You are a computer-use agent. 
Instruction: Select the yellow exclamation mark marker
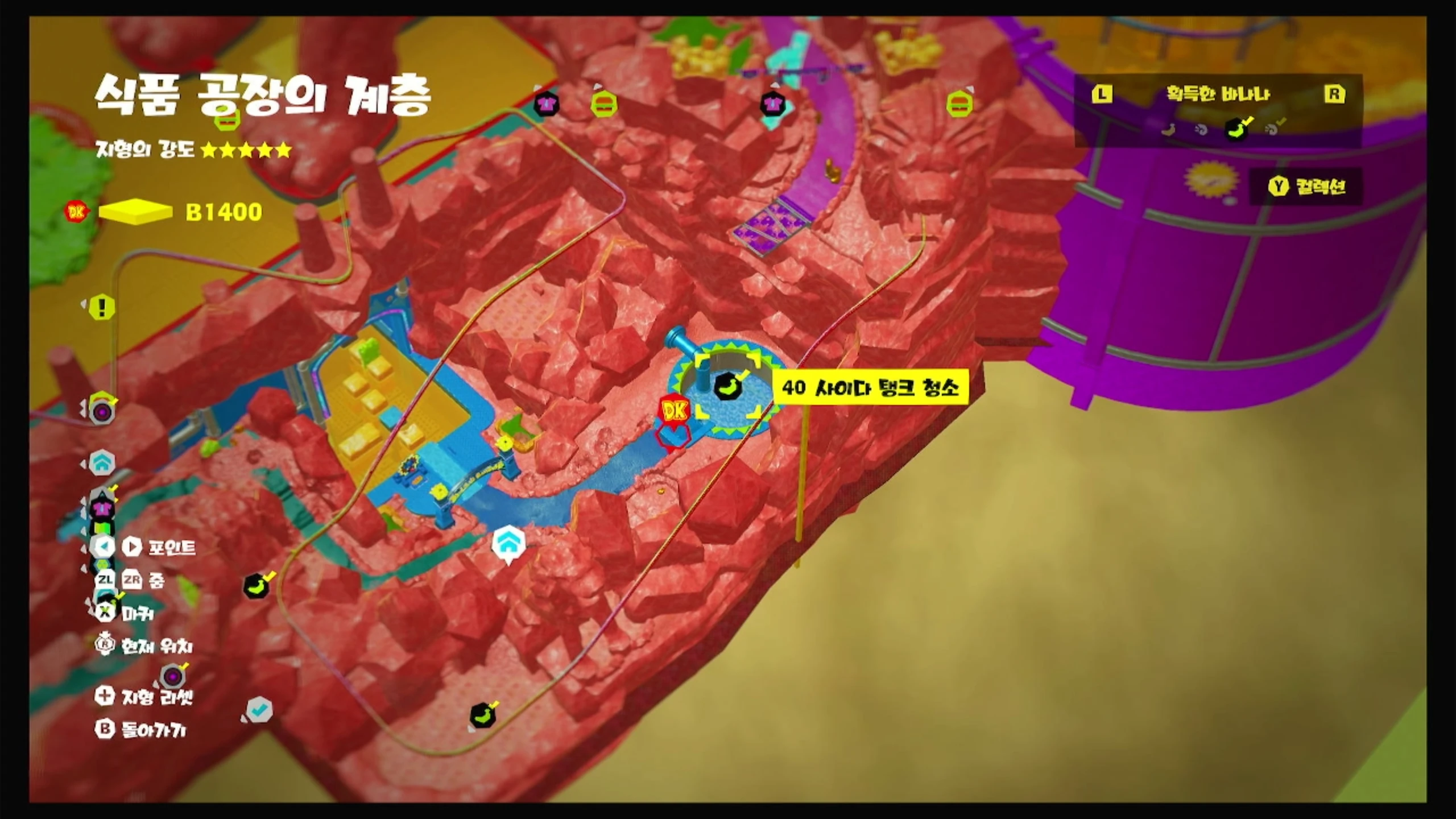pyautogui.click(x=102, y=308)
